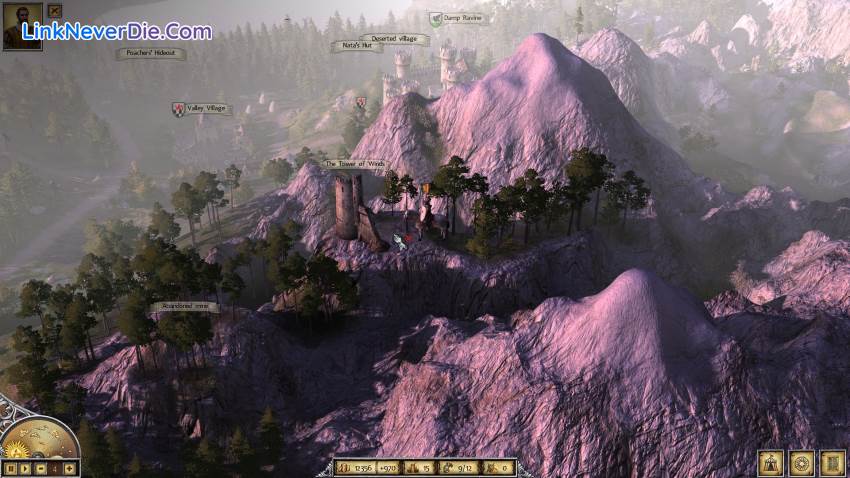850x478 pixels.
Task: Click the Poachers' Hideout label
Action: pos(150,52)
